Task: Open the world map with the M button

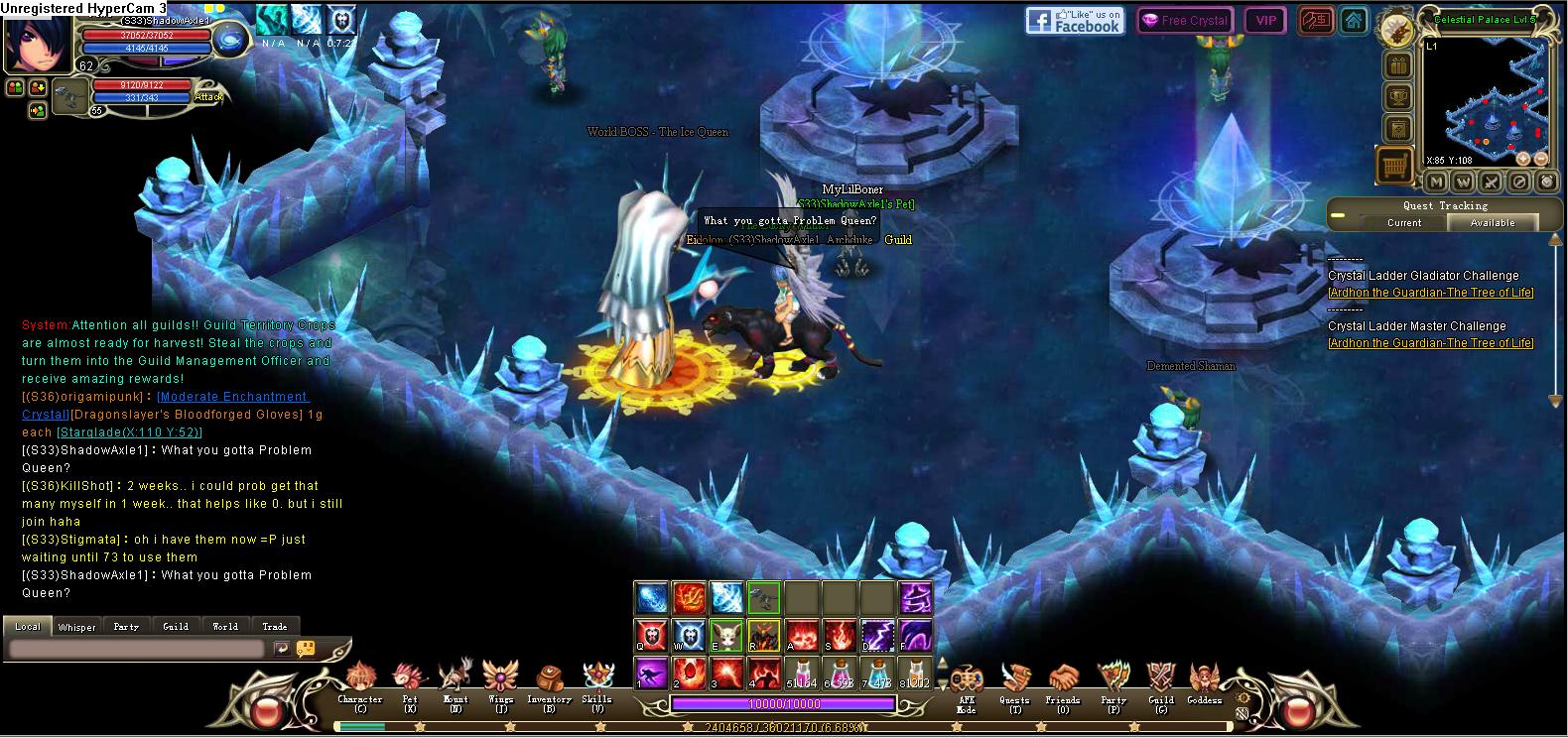Action: [1436, 183]
